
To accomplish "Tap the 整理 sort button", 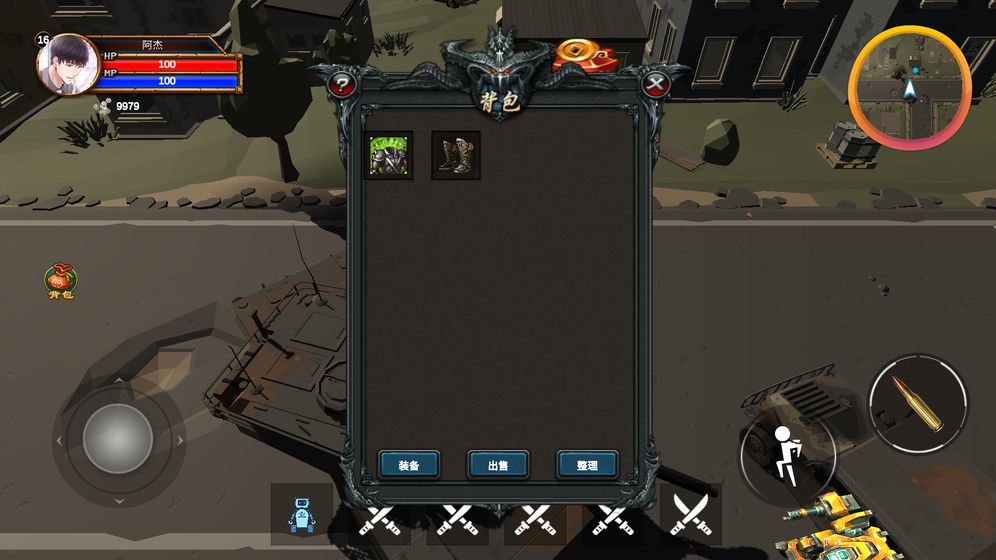I will 587,465.
